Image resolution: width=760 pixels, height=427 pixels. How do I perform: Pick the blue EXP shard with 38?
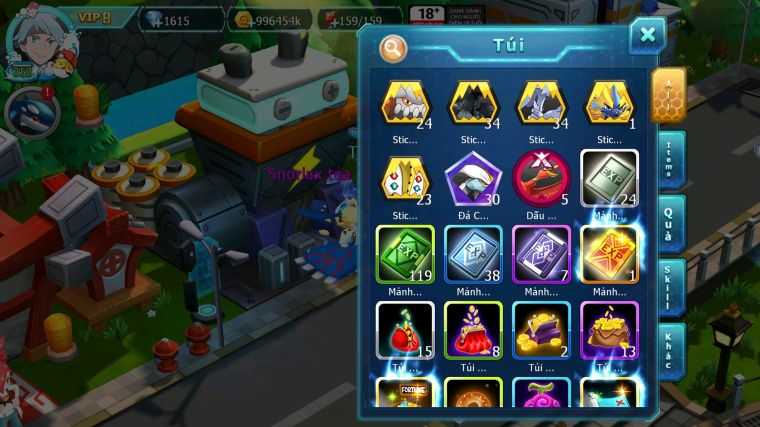coord(473,253)
